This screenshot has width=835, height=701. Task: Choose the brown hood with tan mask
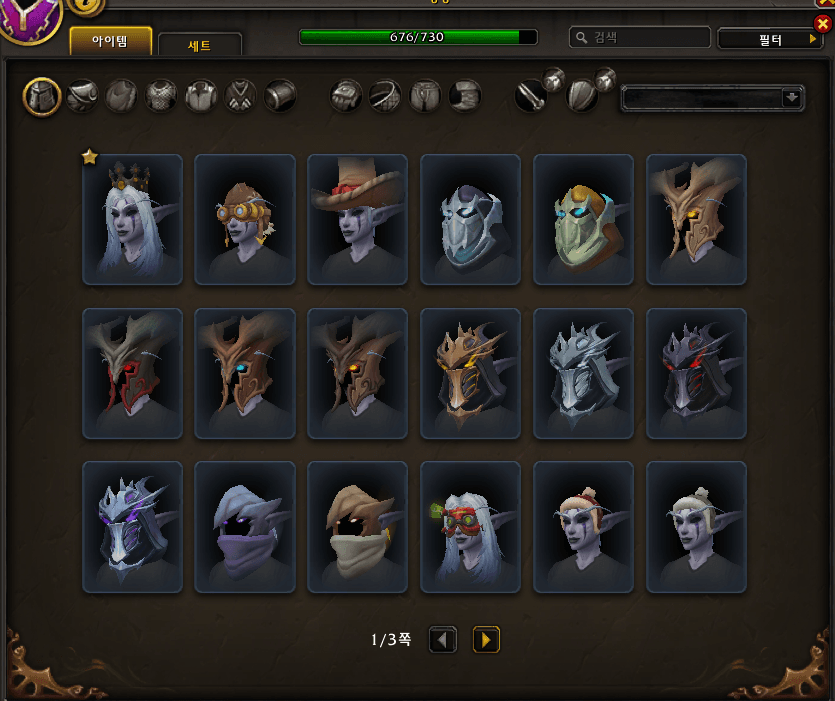(358, 527)
